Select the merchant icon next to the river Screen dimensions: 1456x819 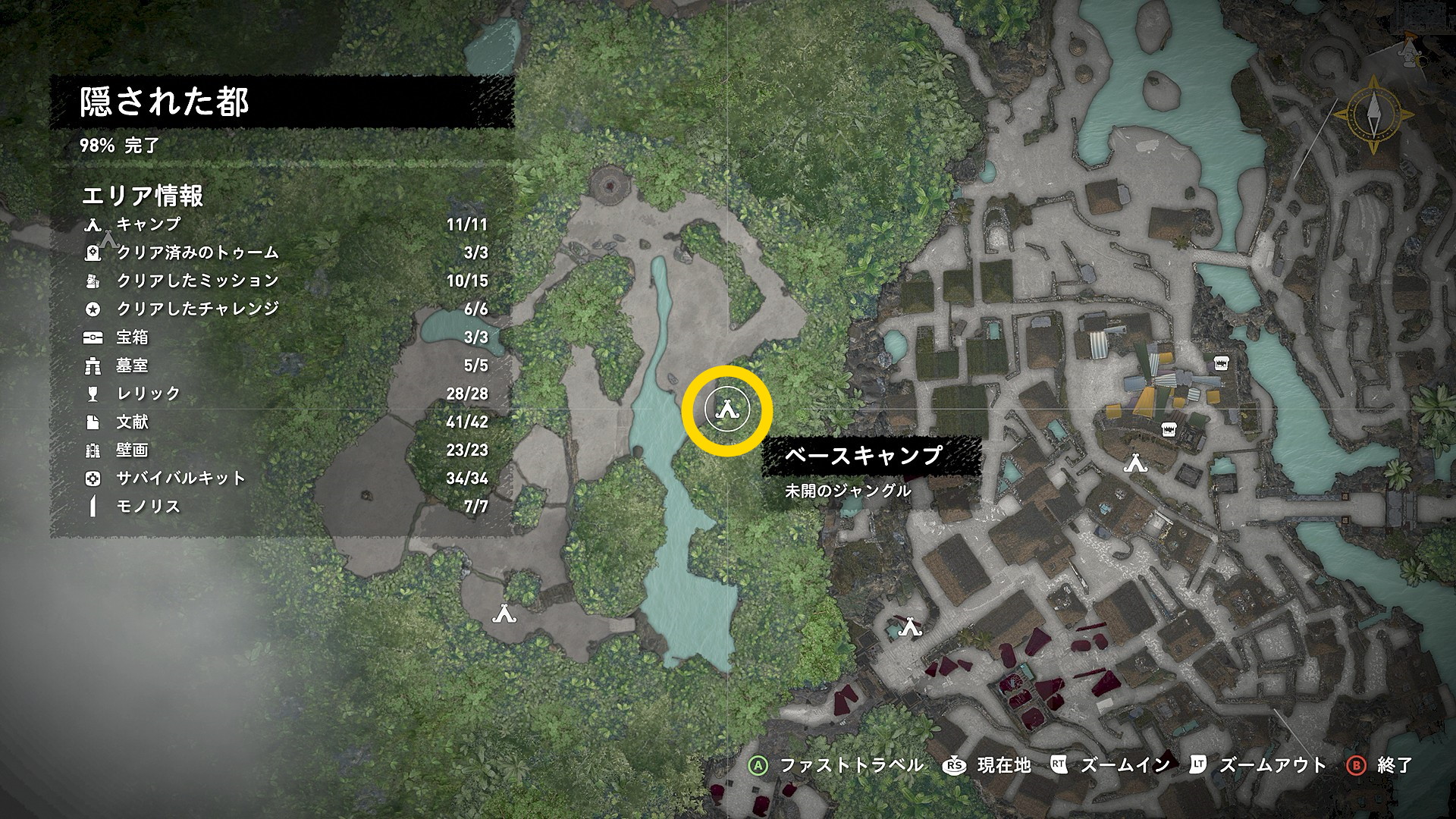pyautogui.click(x=1220, y=363)
